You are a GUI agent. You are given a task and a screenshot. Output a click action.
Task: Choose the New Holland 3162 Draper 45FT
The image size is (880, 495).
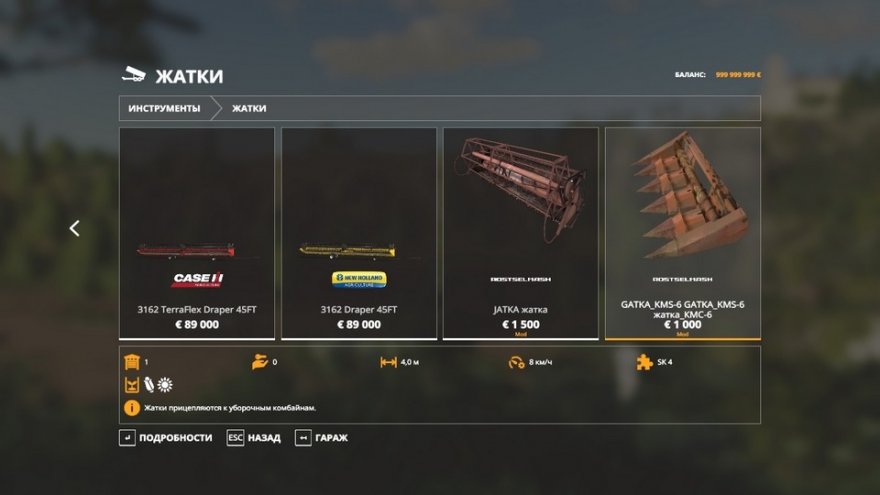click(359, 233)
